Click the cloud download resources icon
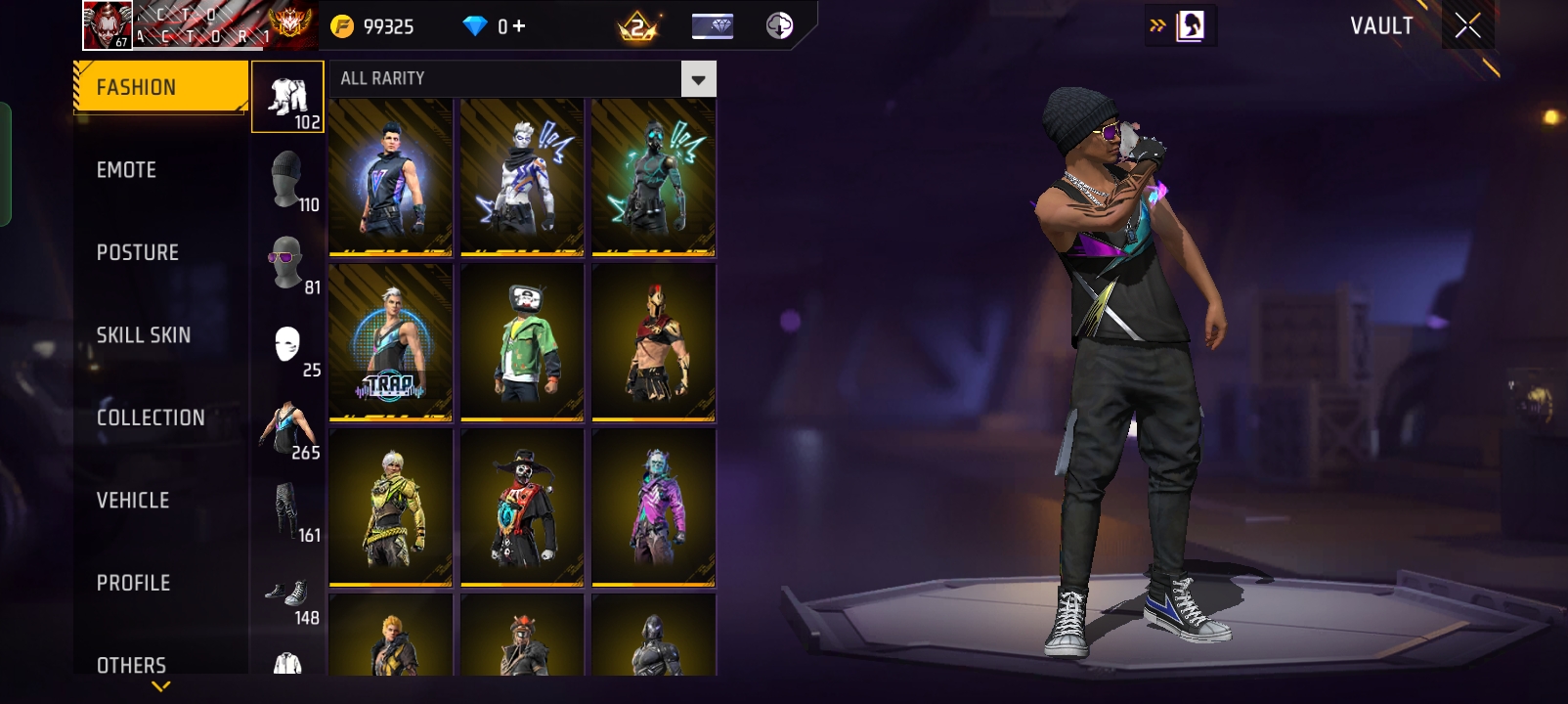1568x704 pixels. coord(779,25)
